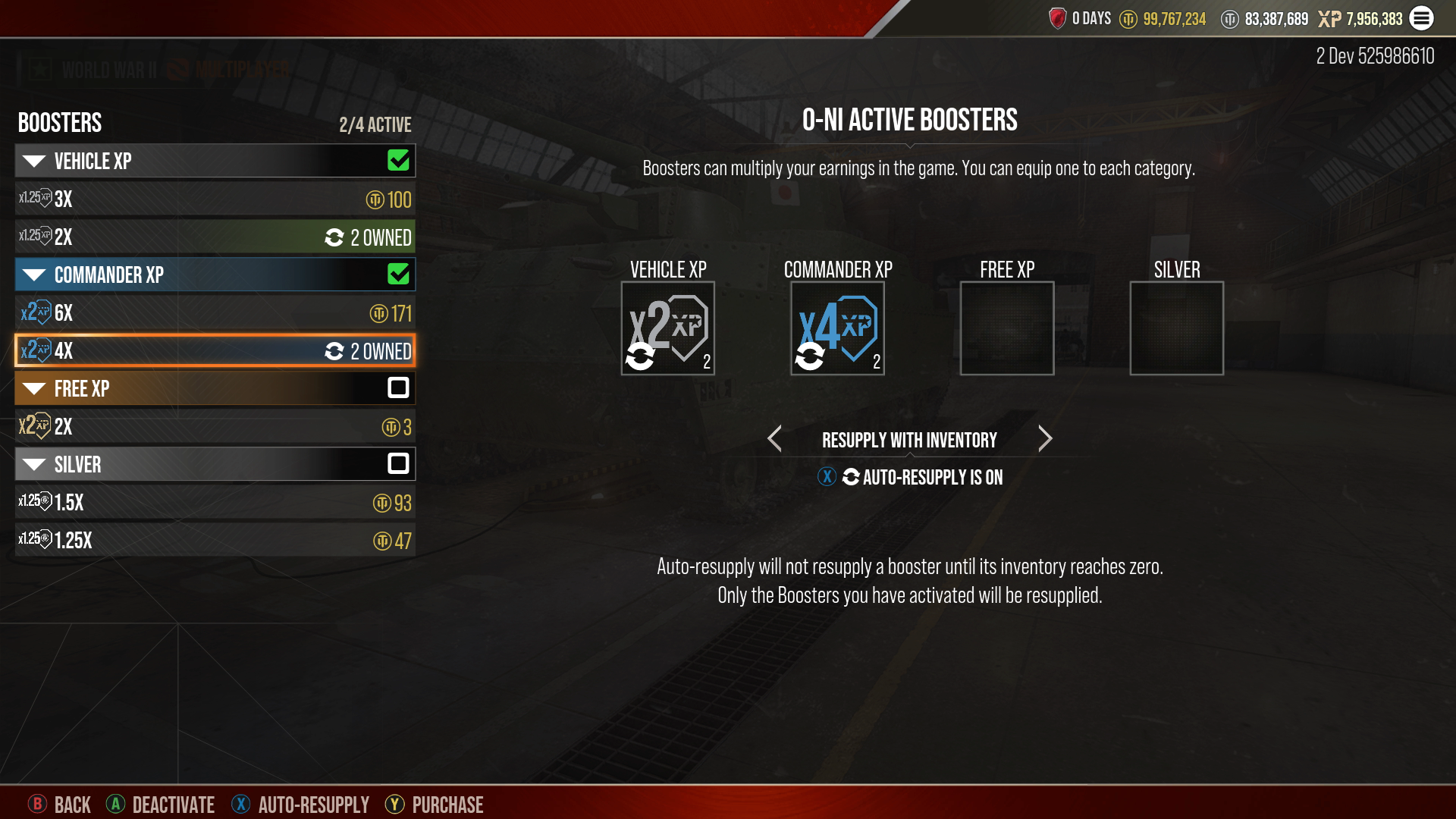1456x819 pixels.
Task: Collapse the Commander XP category header
Action: pyautogui.click(x=35, y=275)
